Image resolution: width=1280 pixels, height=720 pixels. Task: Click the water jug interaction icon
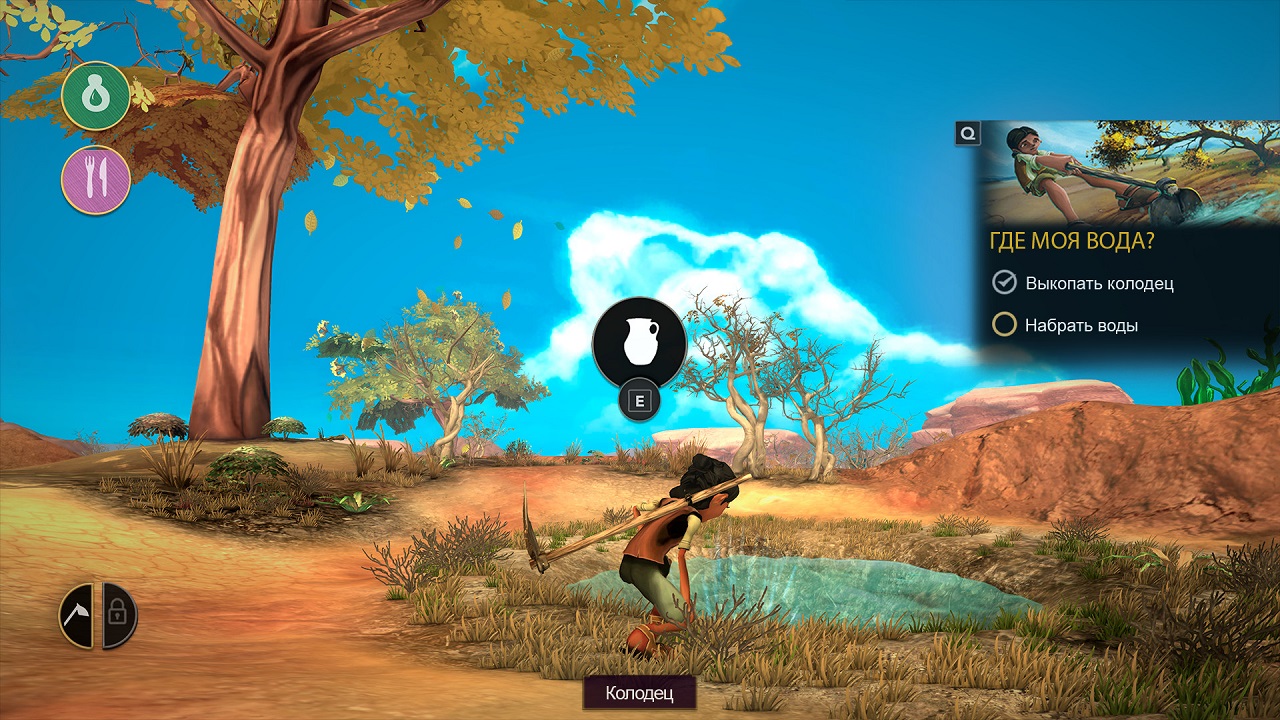pyautogui.click(x=639, y=343)
